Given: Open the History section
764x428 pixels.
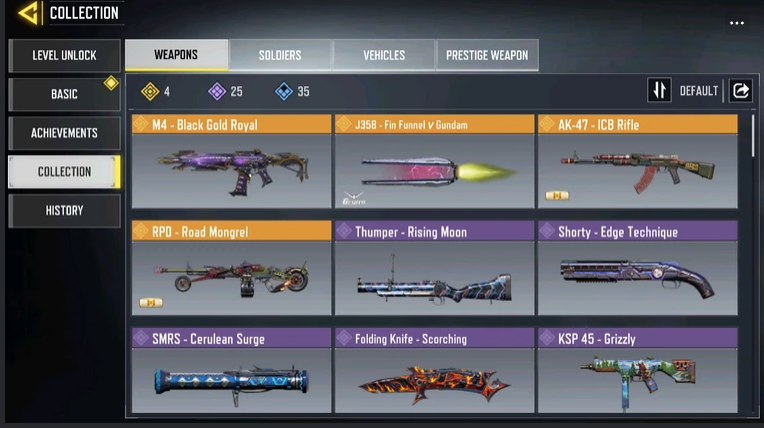Looking at the screenshot, I should pyautogui.click(x=64, y=211).
